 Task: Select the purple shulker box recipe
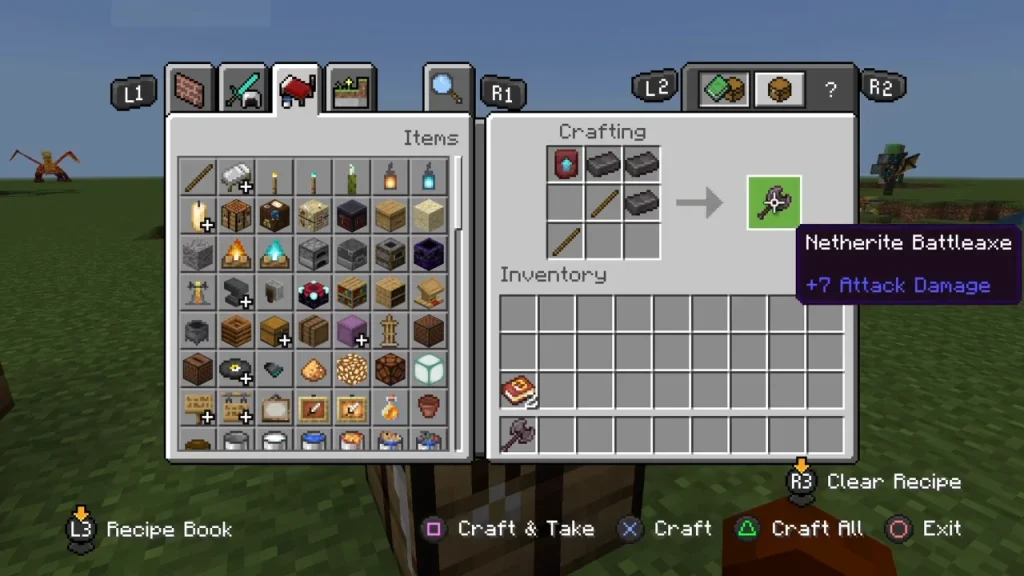tap(351, 331)
